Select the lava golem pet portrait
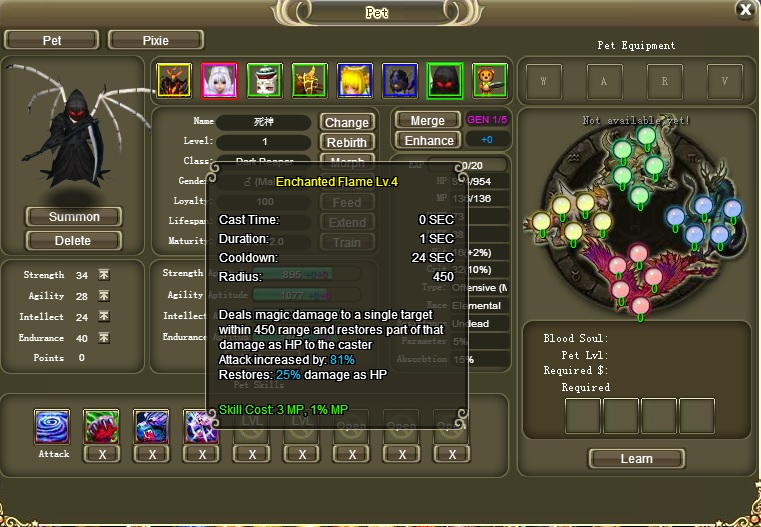The image size is (761, 527). 174,80
